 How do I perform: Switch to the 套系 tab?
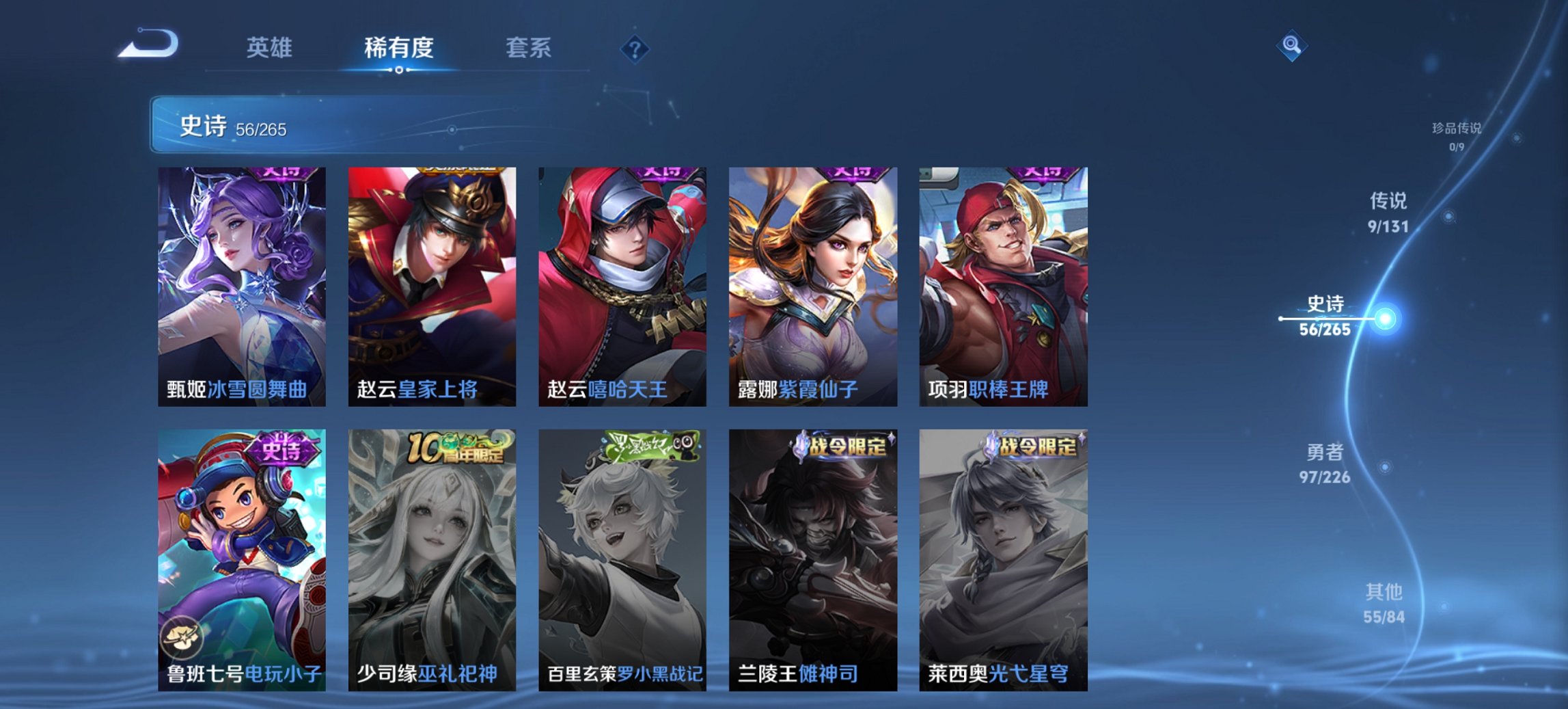click(x=528, y=49)
